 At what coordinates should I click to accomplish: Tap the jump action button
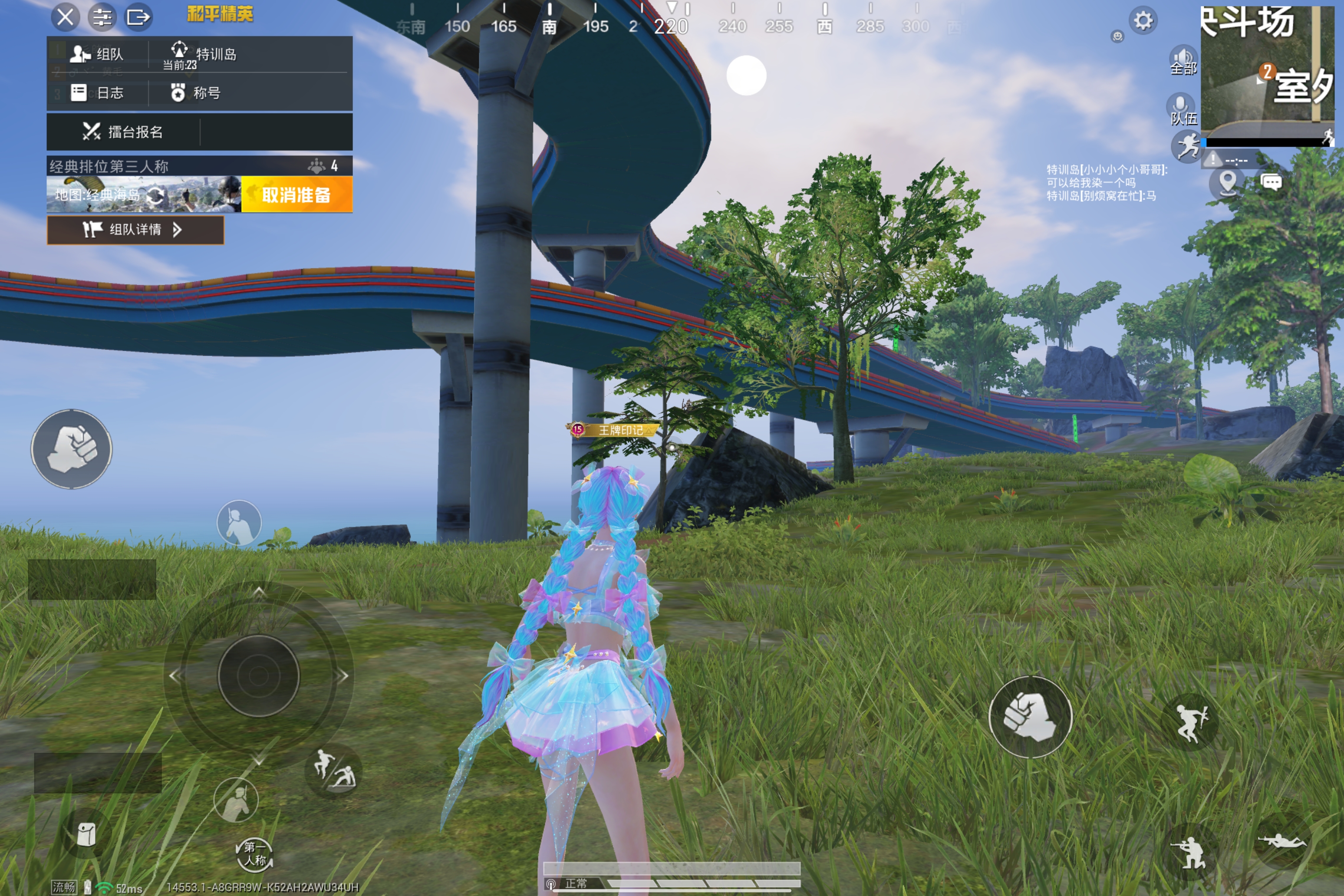coord(1191,722)
